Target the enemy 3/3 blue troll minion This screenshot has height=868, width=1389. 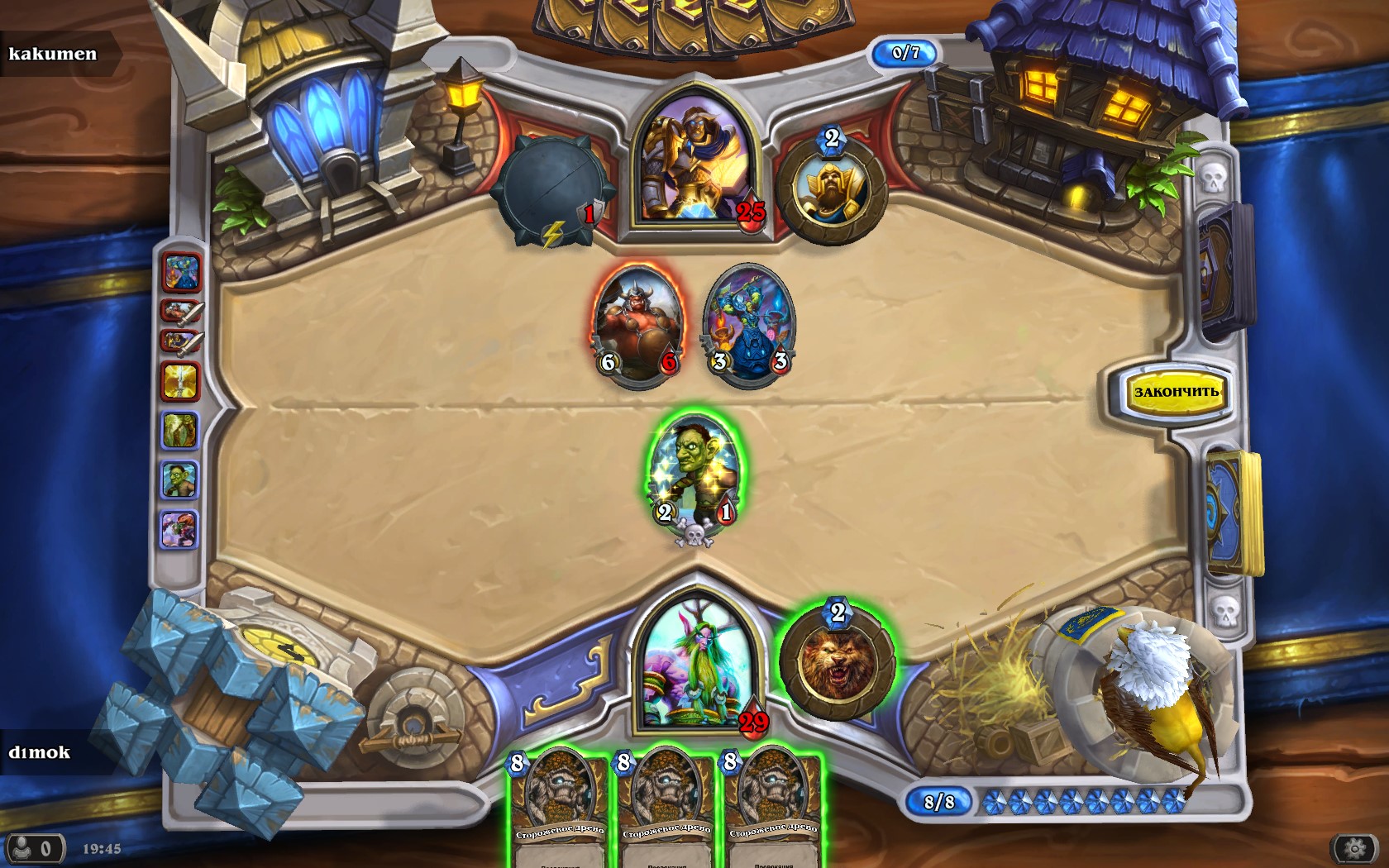pyautogui.click(x=748, y=325)
